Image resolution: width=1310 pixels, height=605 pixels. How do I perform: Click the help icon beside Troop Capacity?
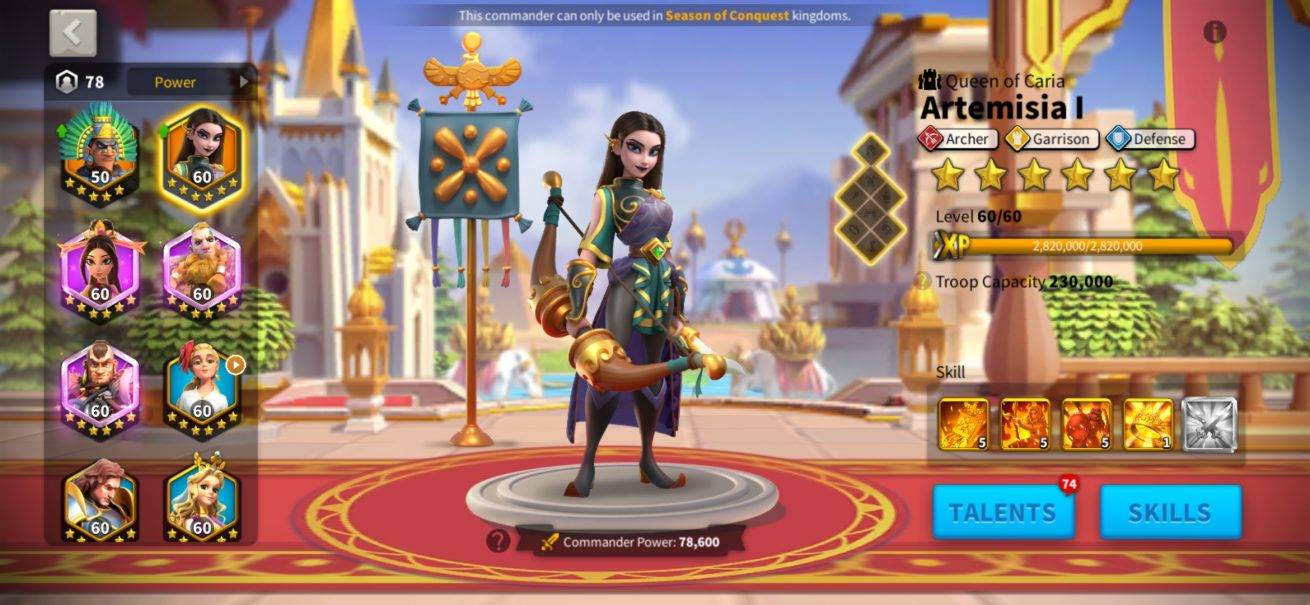[922, 281]
